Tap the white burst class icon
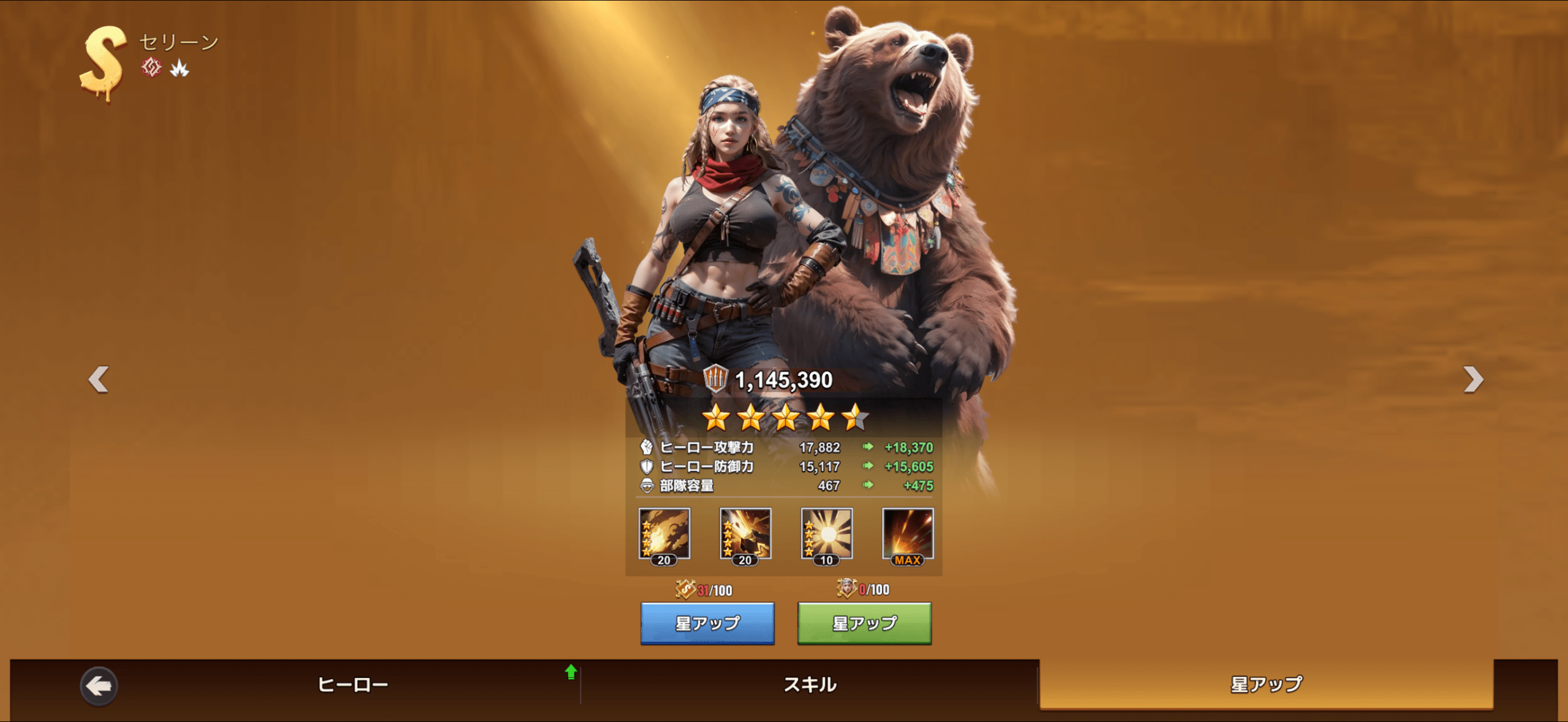The height and width of the screenshot is (722, 1568). coord(179,68)
